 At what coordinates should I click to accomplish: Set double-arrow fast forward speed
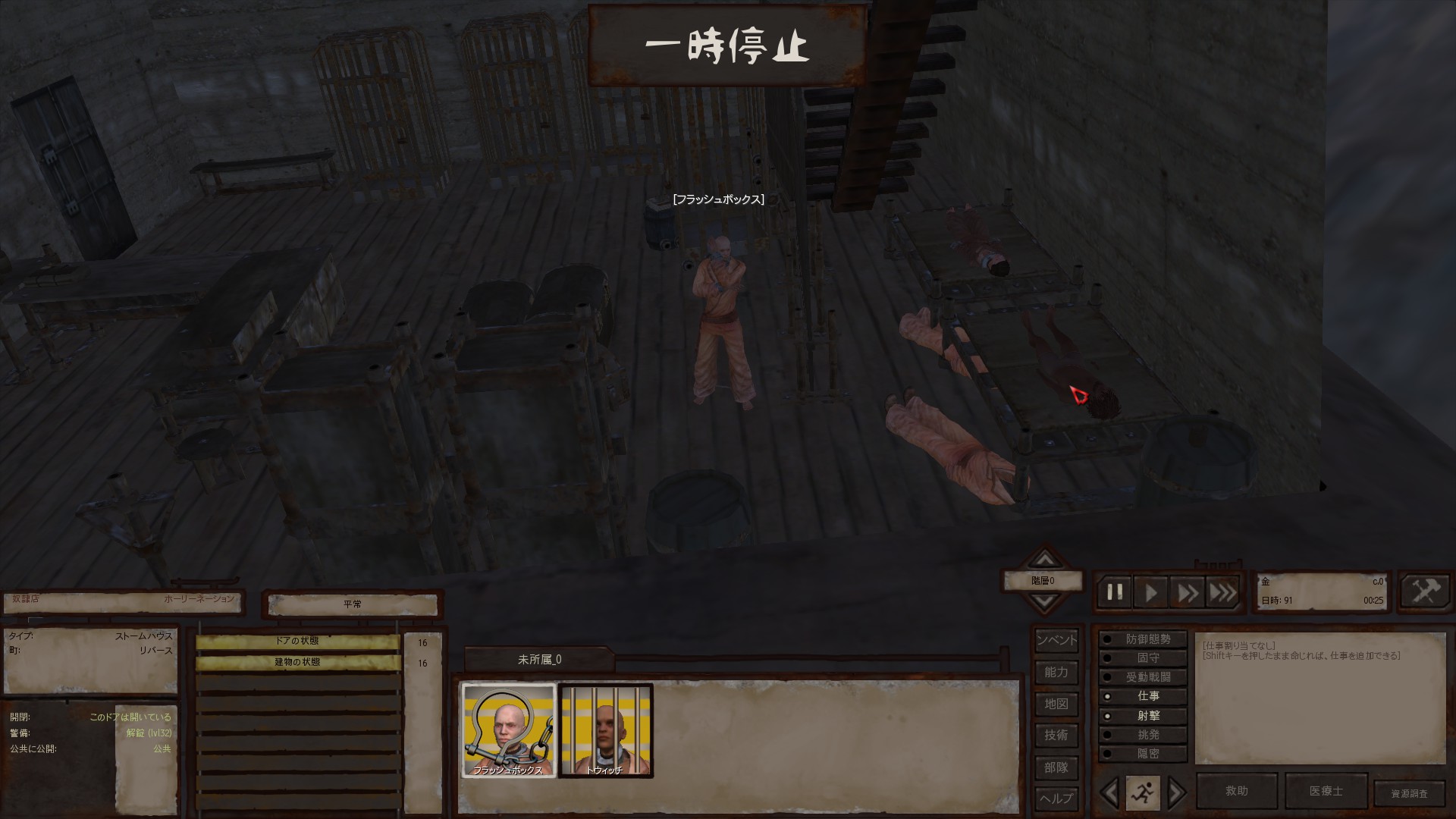tap(1187, 592)
